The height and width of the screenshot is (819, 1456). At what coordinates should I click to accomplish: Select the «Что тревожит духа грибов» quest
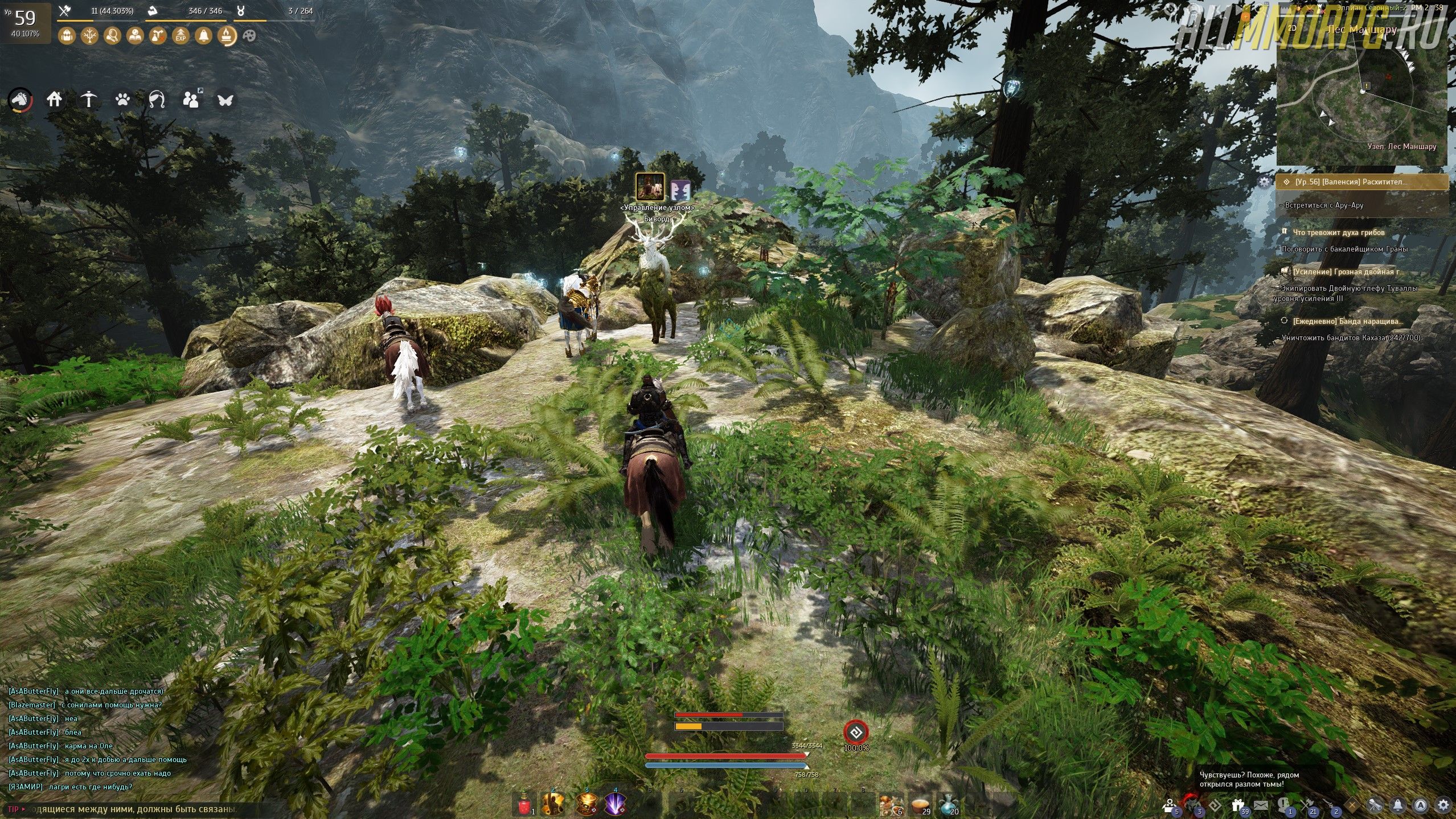1338,233
